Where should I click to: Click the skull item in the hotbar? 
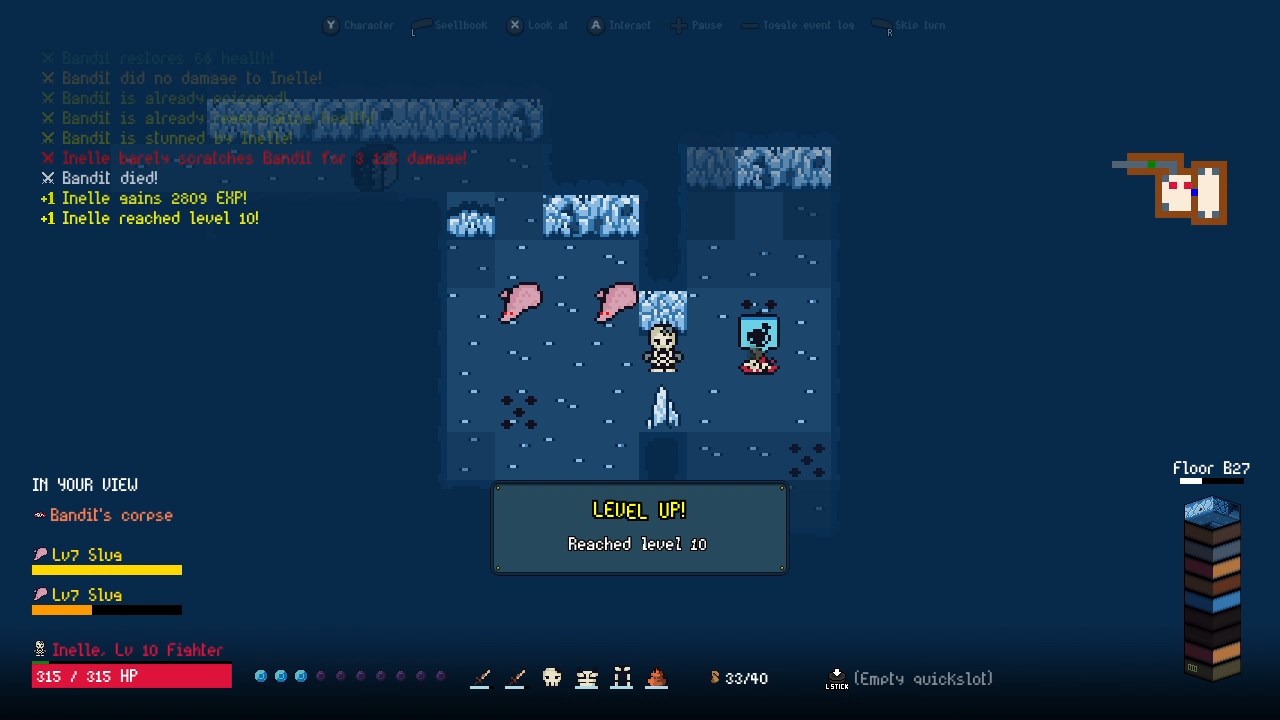[x=551, y=677]
